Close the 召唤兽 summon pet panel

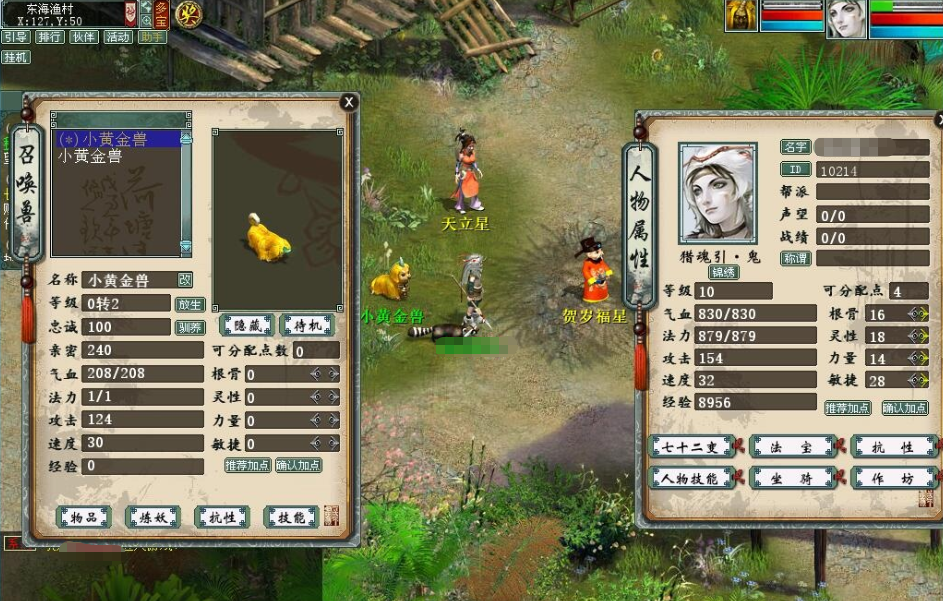348,102
